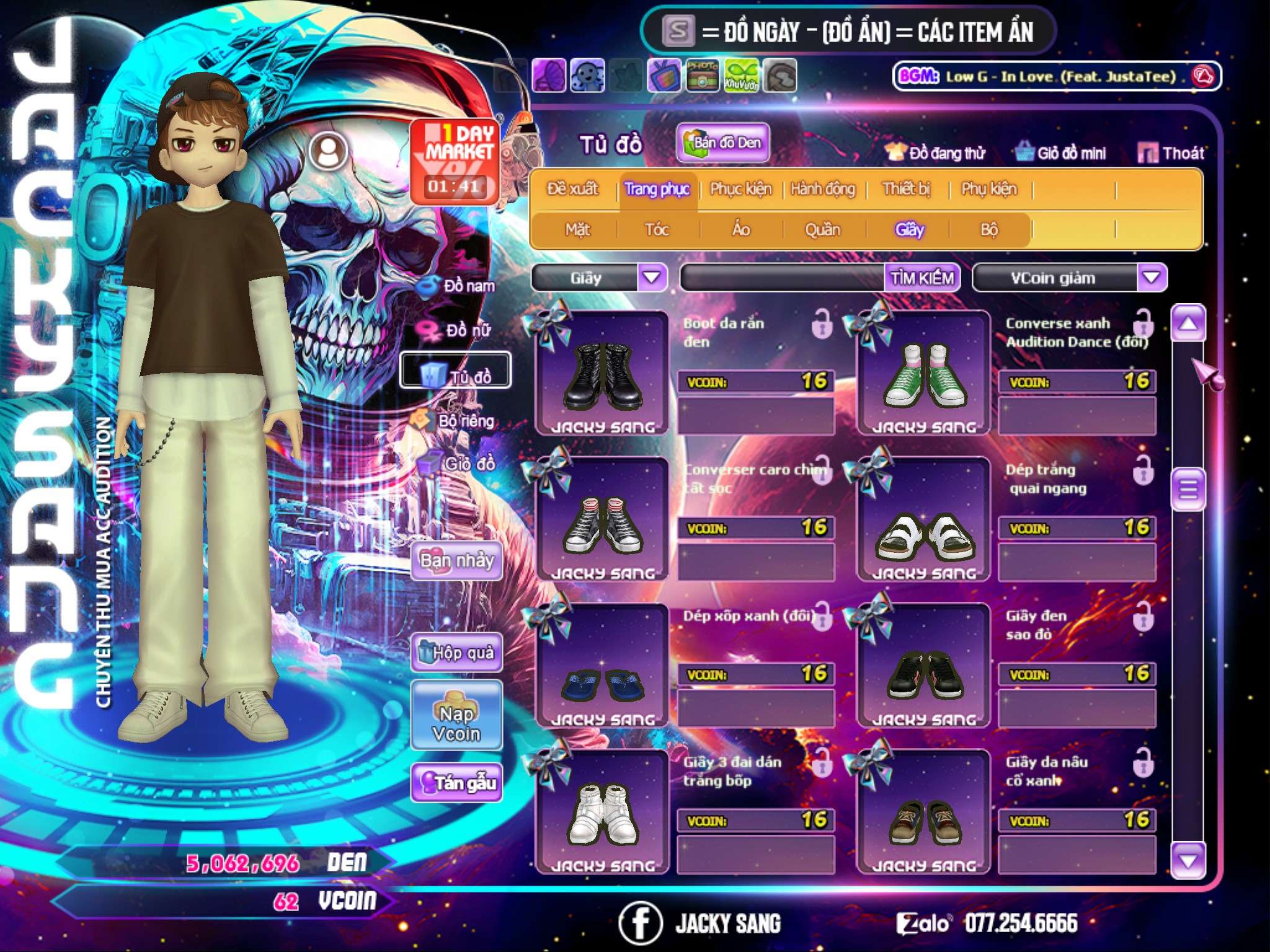Choose the Tóc subcategory
The width and height of the screenshot is (1270, 952).
coord(657,230)
